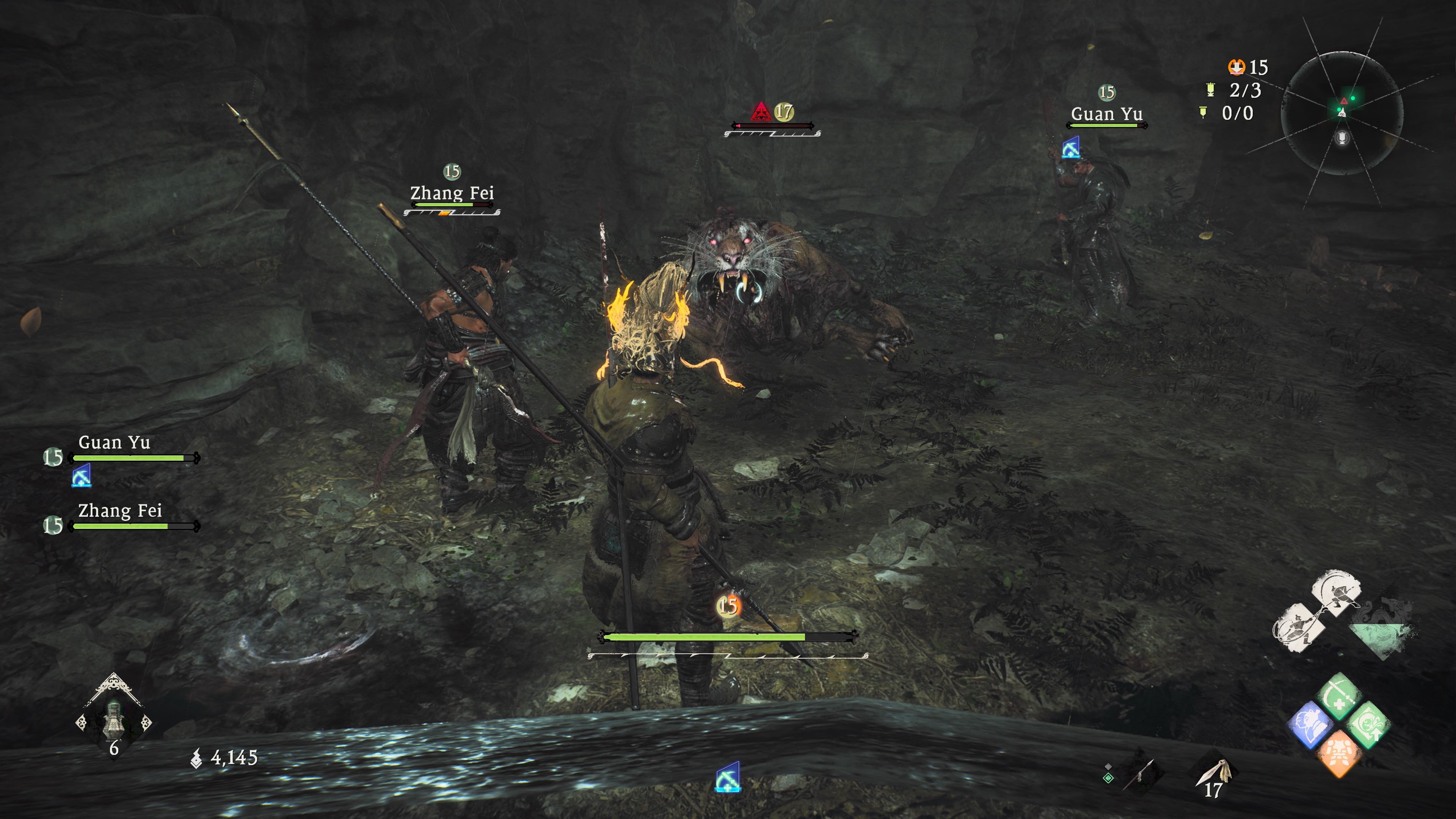Open the circular minimap
Screen dimensions: 1456x819
tap(1342, 113)
